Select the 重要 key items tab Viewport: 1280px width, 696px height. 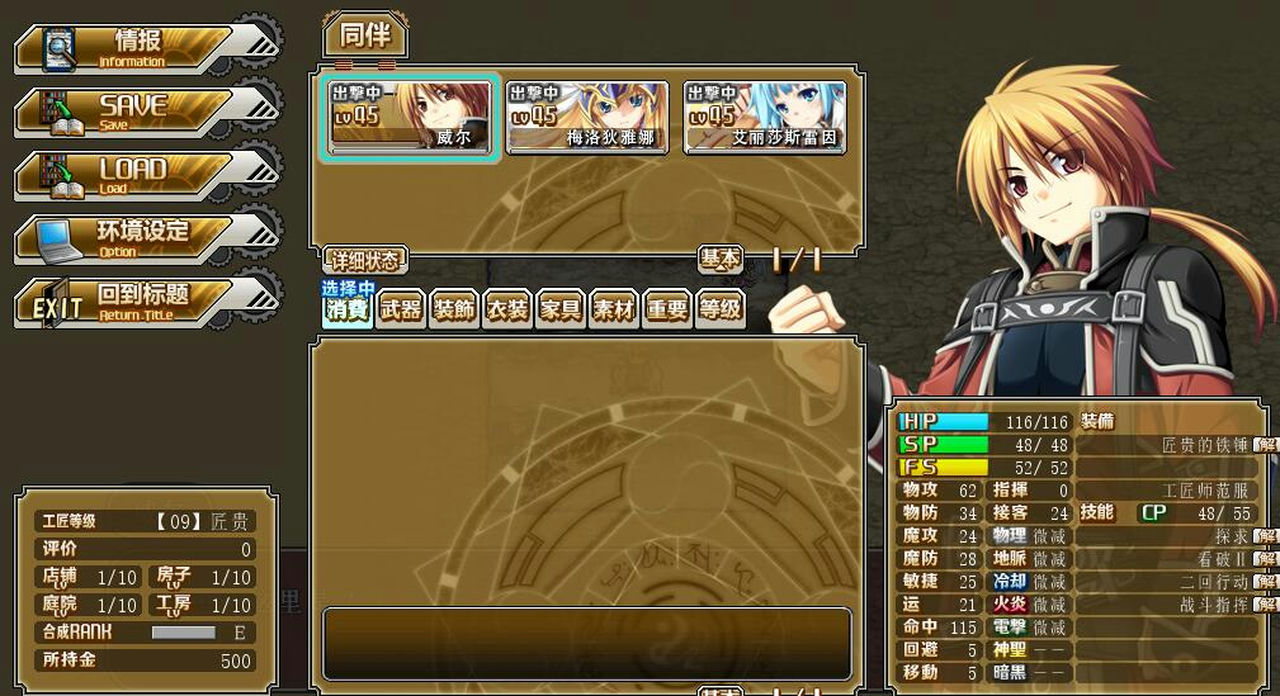pos(666,310)
